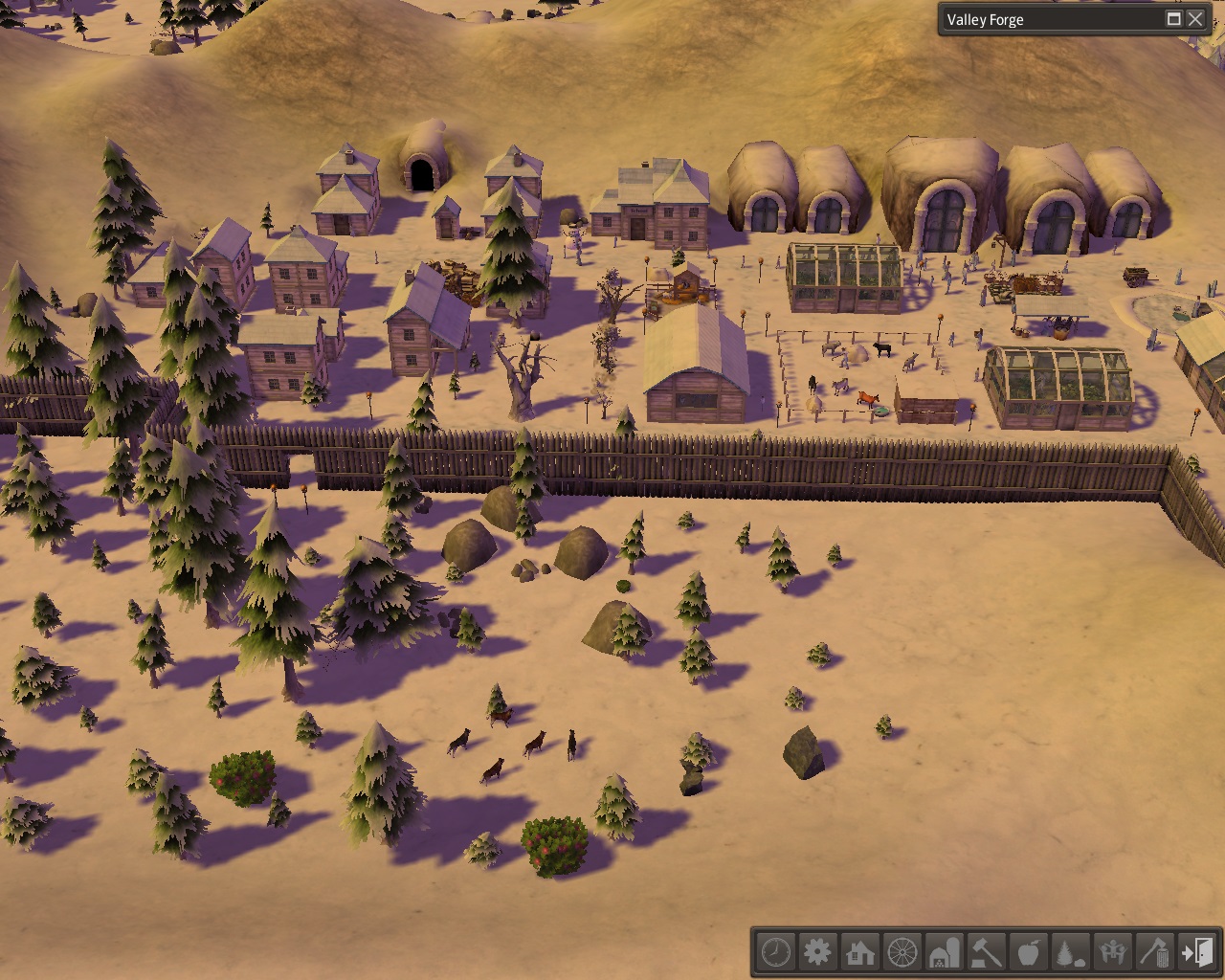Image resolution: width=1225 pixels, height=980 pixels.
Task: Open the gear tools and reports menu
Action: (x=818, y=952)
